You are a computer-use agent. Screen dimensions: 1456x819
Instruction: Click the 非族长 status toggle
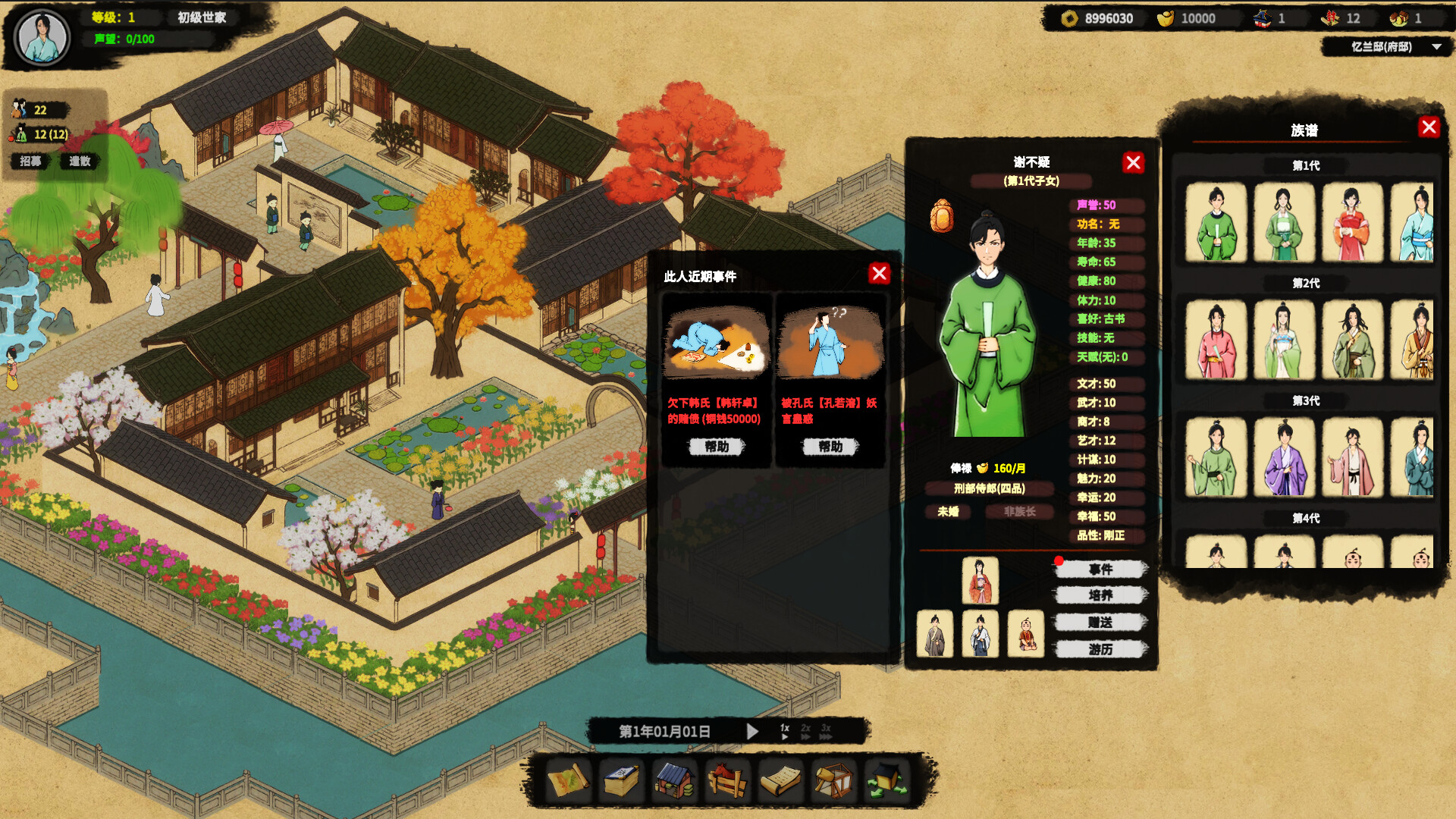[1019, 512]
